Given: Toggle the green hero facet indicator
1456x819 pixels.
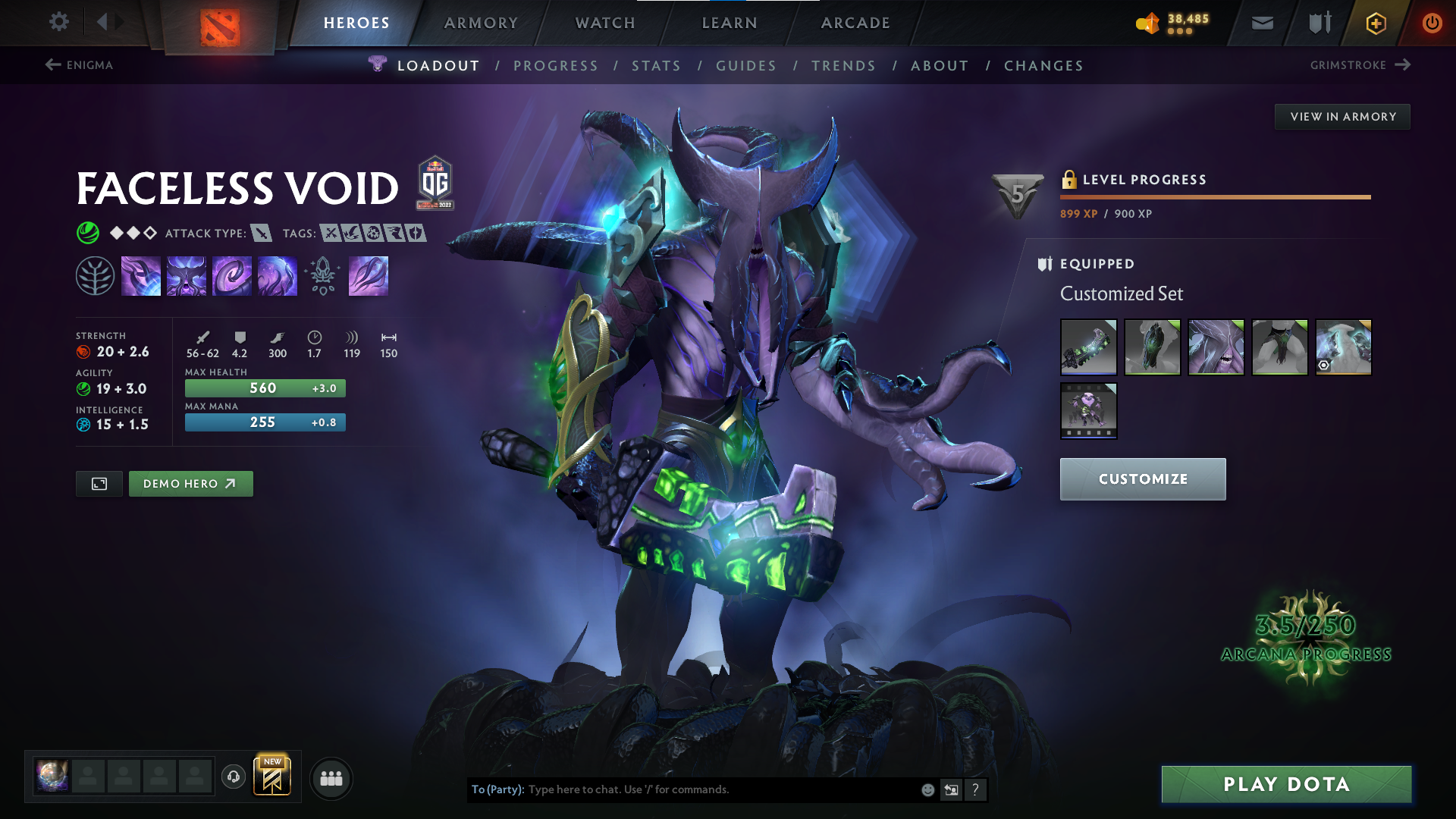Looking at the screenshot, I should pyautogui.click(x=89, y=233).
